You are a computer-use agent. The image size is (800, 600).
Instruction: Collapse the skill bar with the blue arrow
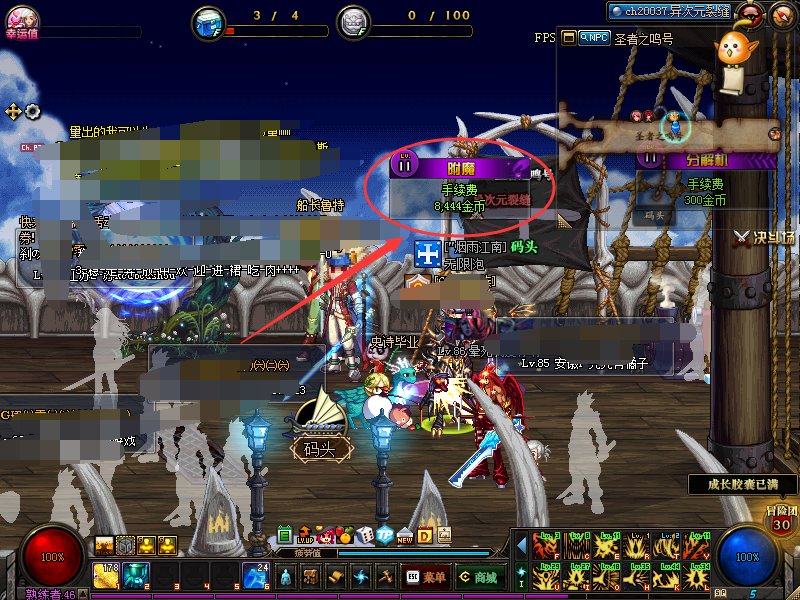point(521,545)
